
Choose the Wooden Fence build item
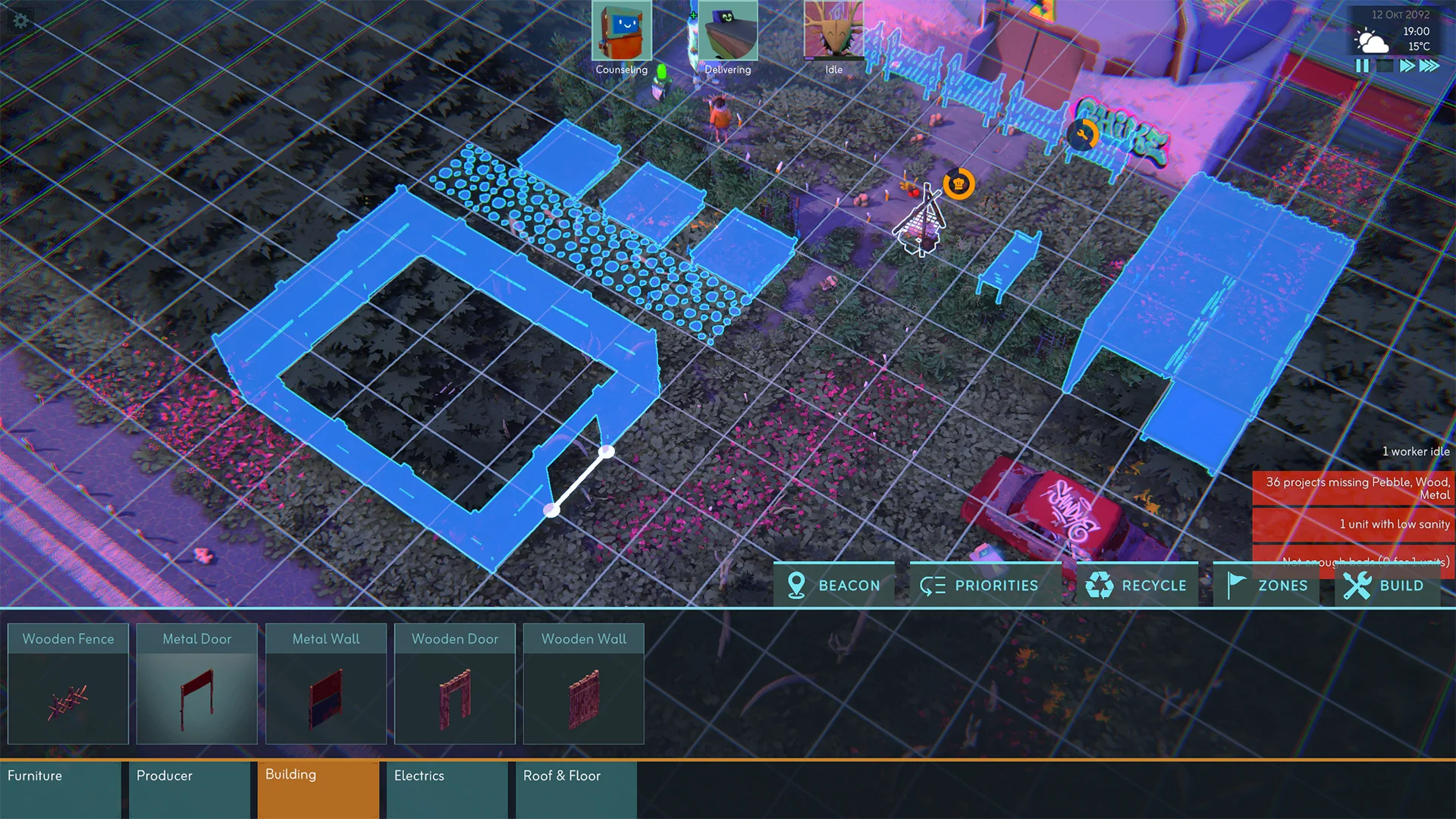[68, 683]
